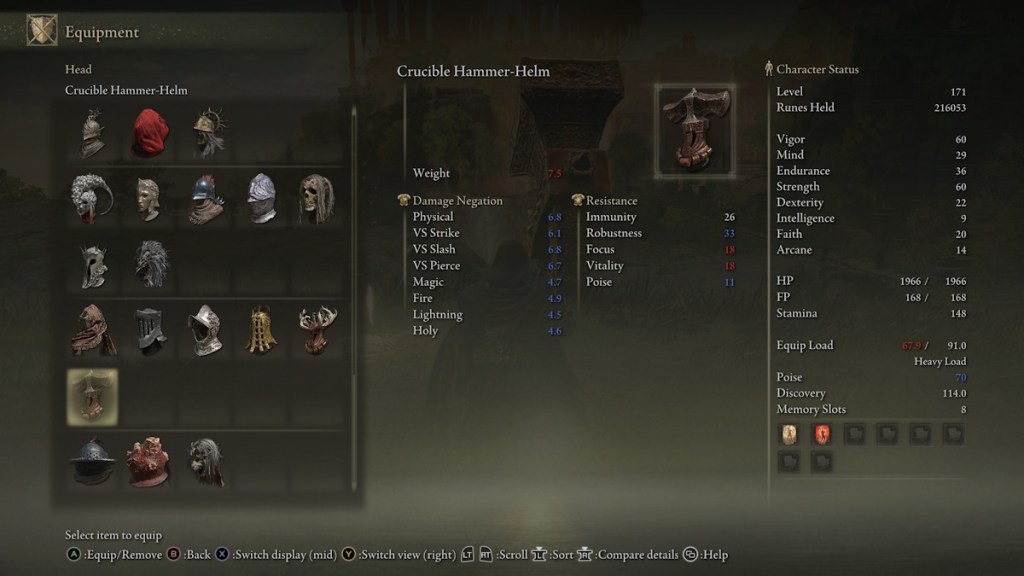The image size is (1024, 576).
Task: Select the red hood headpiece
Action: pos(149,133)
